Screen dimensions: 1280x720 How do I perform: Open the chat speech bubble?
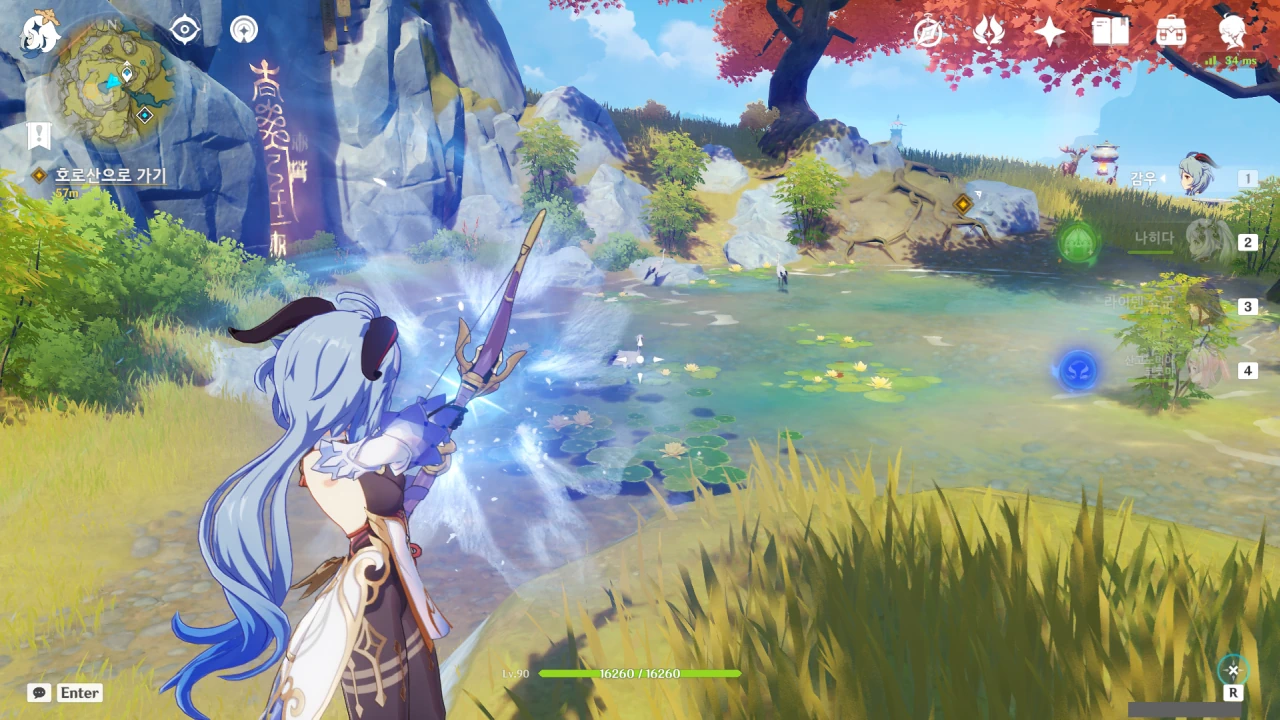point(39,692)
